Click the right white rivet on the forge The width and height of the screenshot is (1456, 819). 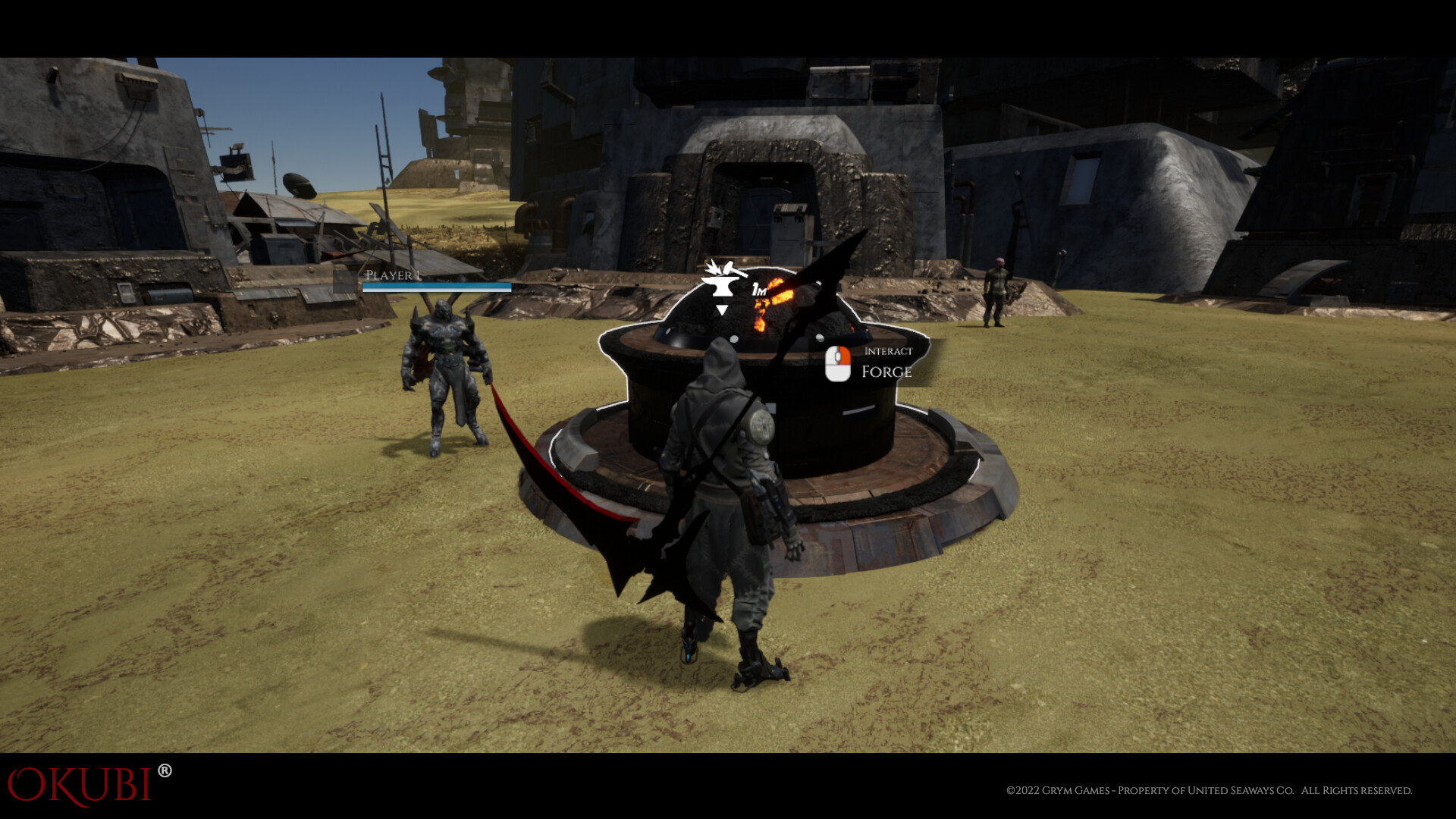820,338
